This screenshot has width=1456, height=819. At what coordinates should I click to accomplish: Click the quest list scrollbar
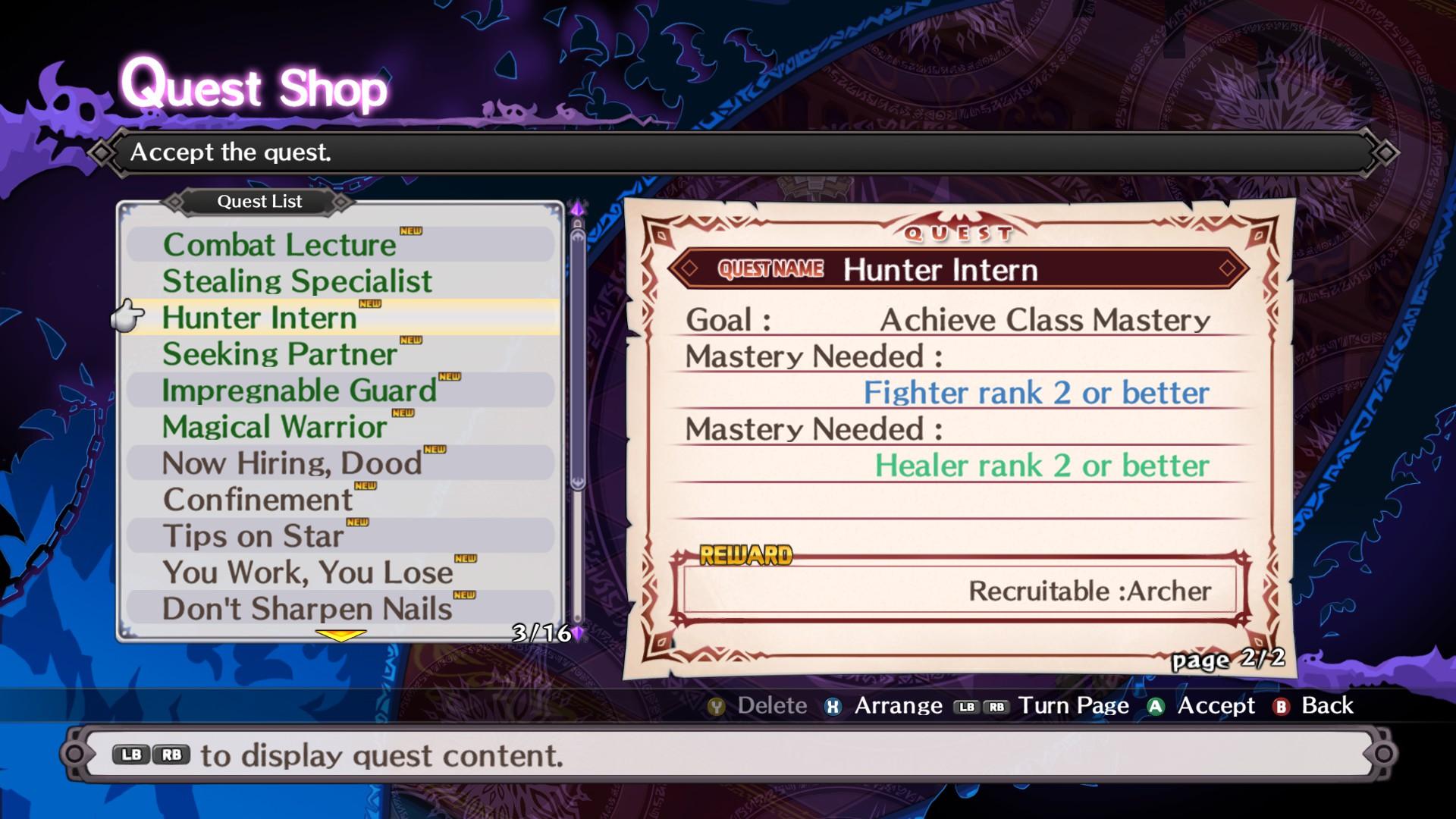click(578, 356)
